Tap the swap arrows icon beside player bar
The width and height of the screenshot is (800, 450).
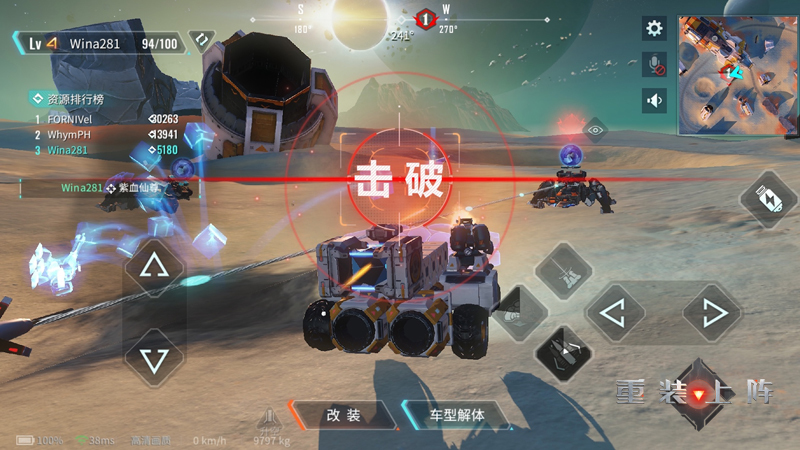[x=201, y=42]
